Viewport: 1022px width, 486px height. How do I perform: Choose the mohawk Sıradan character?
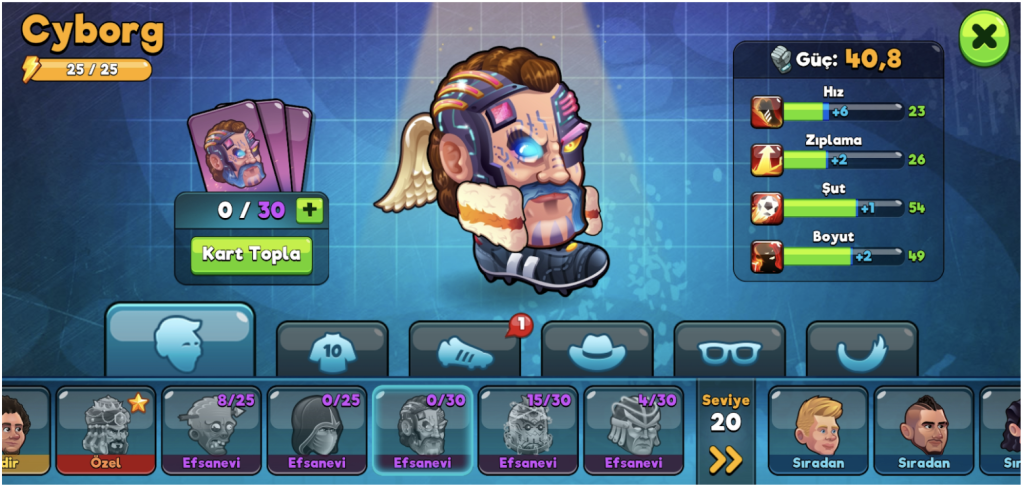pos(923,430)
